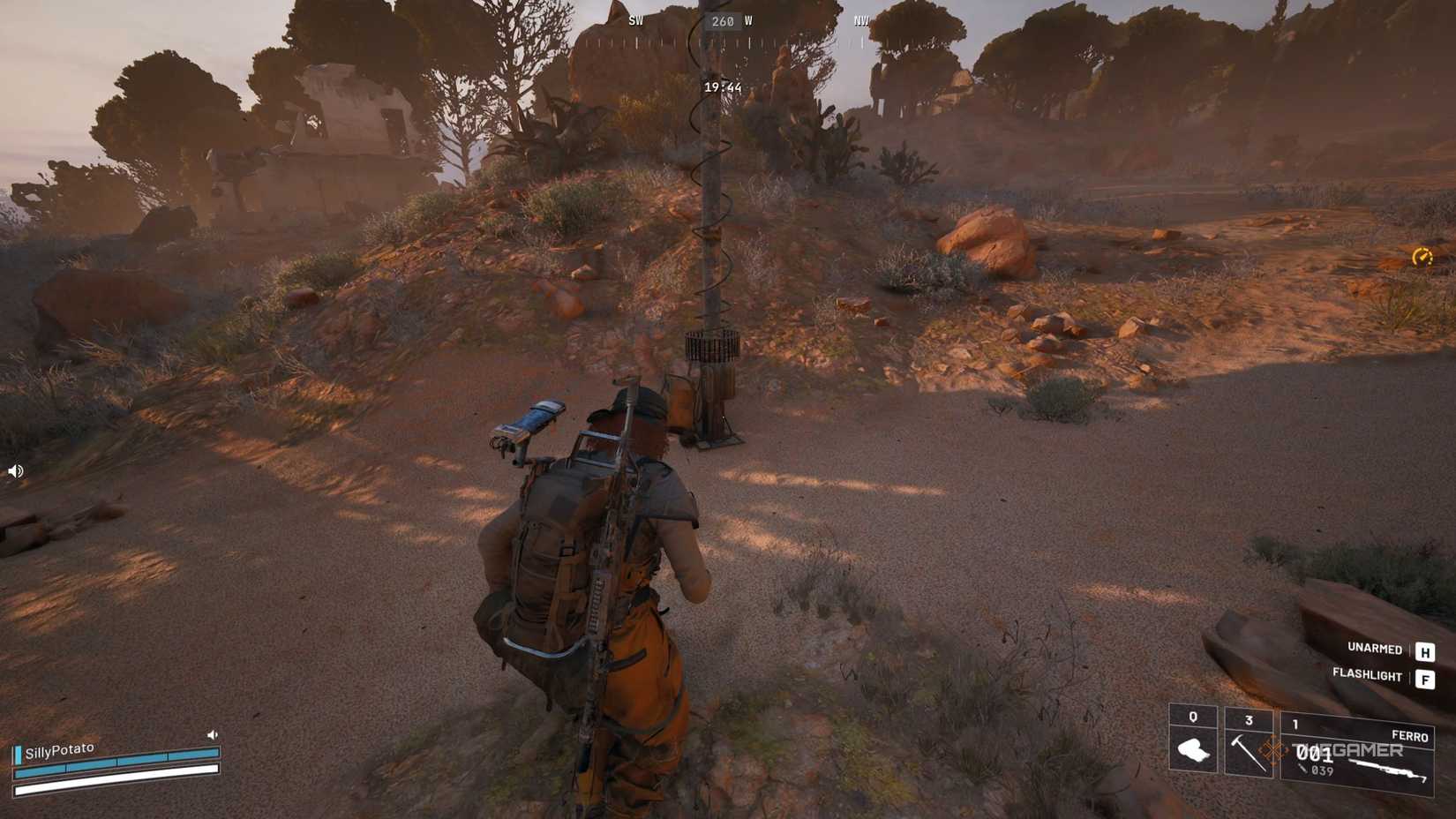Click the orange objective marker on the right

tap(1423, 259)
